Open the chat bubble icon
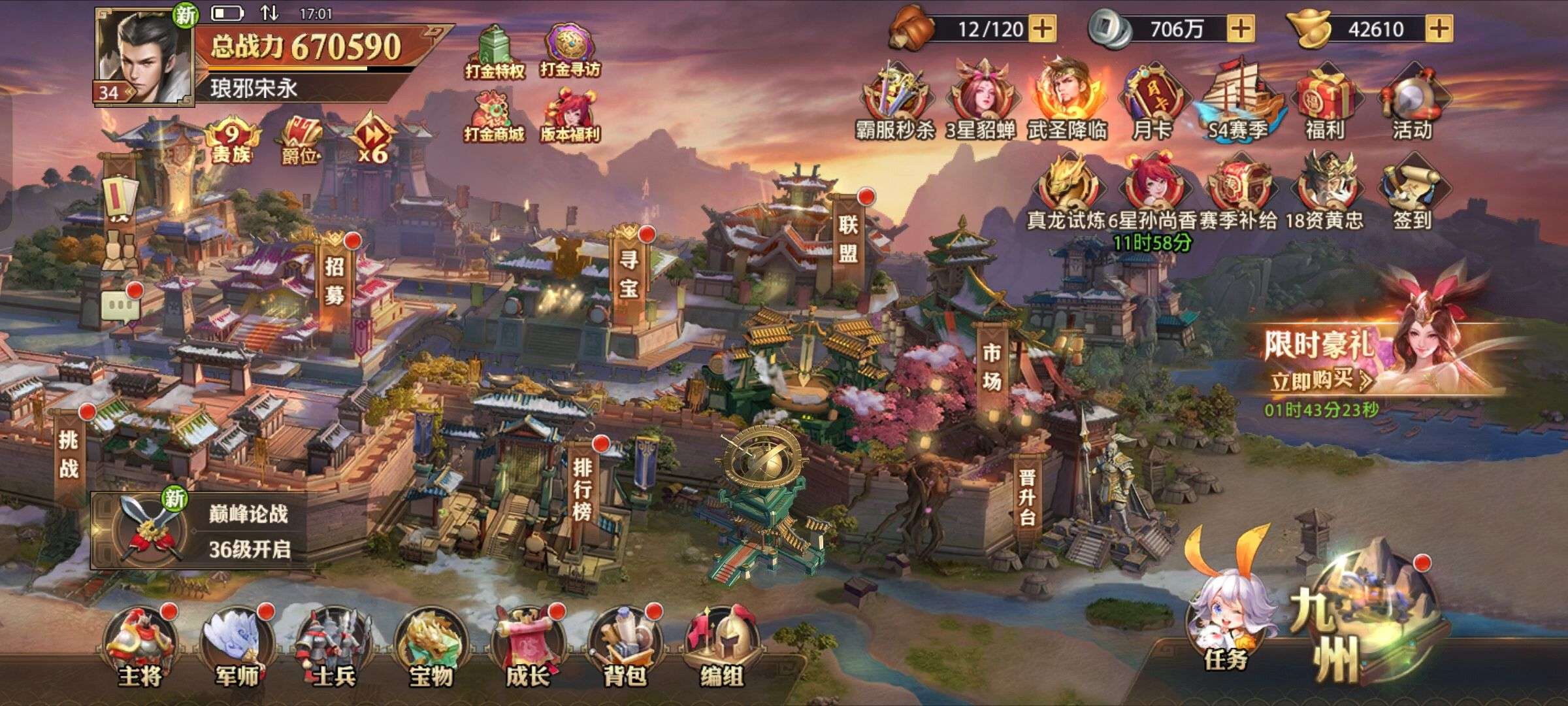 (x=120, y=306)
